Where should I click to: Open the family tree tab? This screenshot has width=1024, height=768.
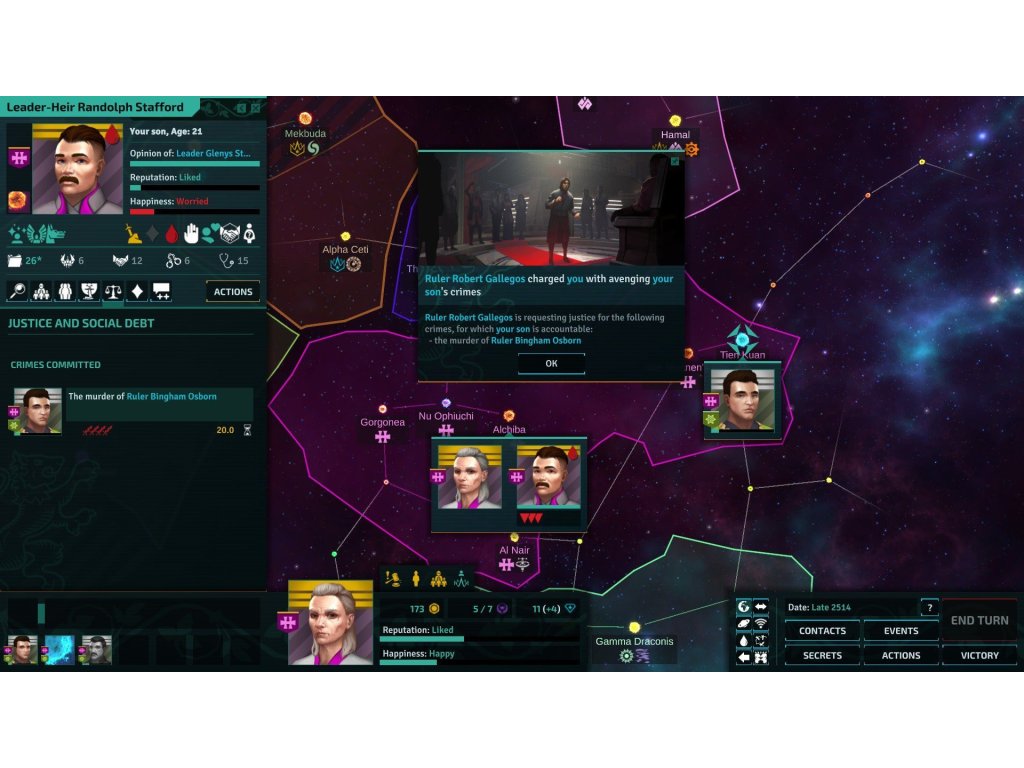point(41,292)
